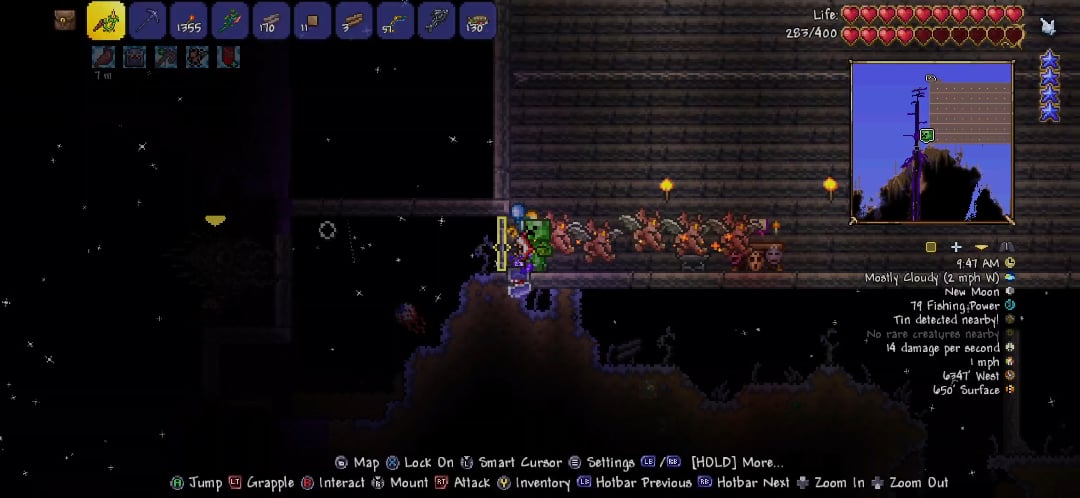Open the inventory bag icon
Image resolution: width=1080 pixels, height=498 pixels.
[66, 20]
